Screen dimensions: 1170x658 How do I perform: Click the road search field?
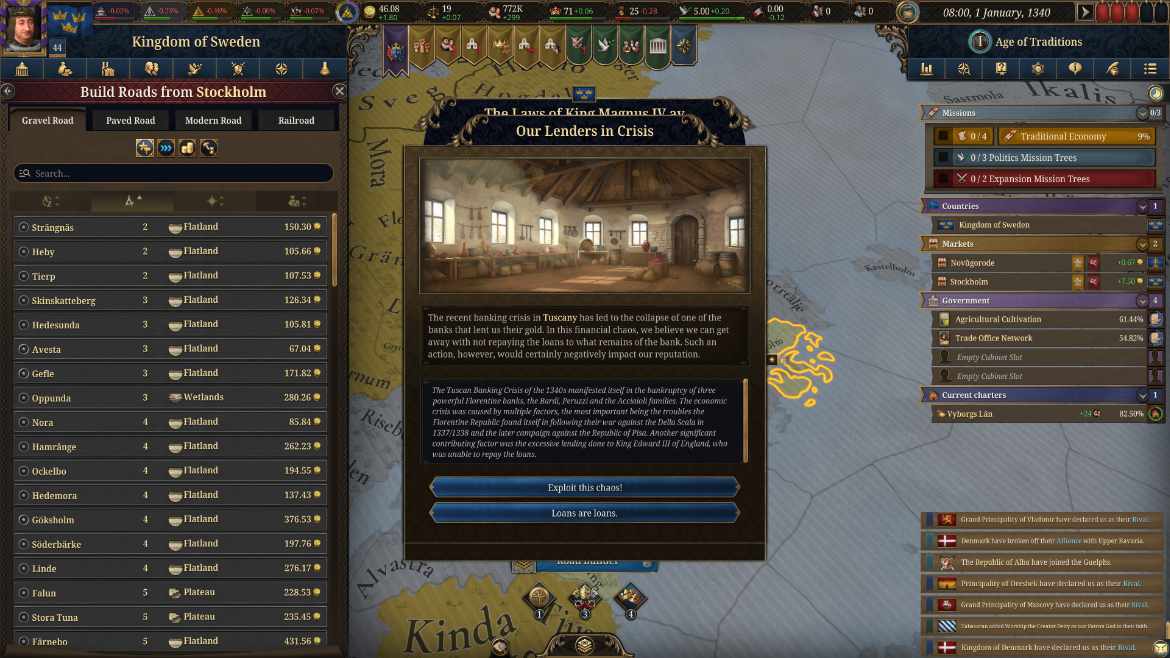173,173
